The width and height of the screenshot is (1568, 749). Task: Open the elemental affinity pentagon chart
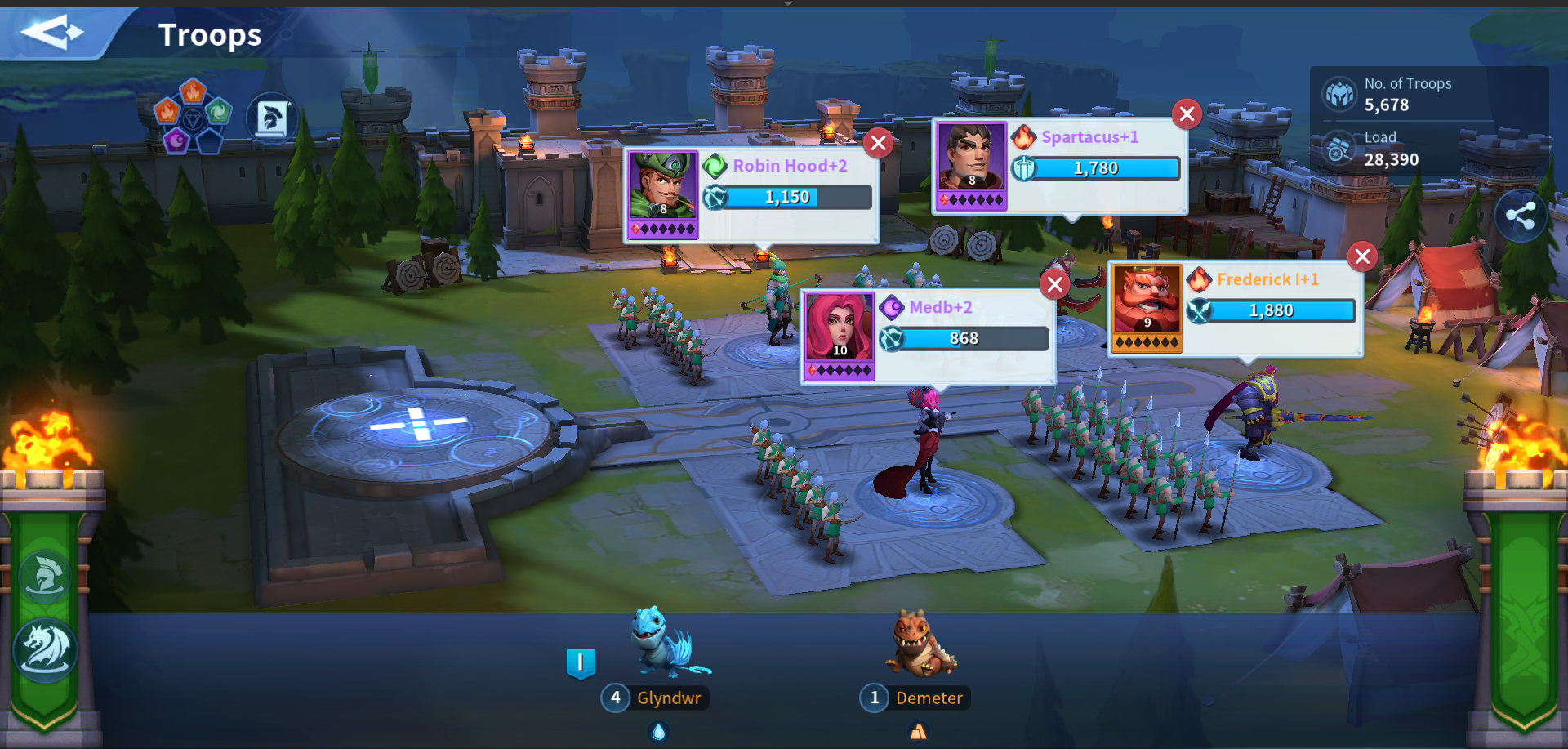coord(193,116)
